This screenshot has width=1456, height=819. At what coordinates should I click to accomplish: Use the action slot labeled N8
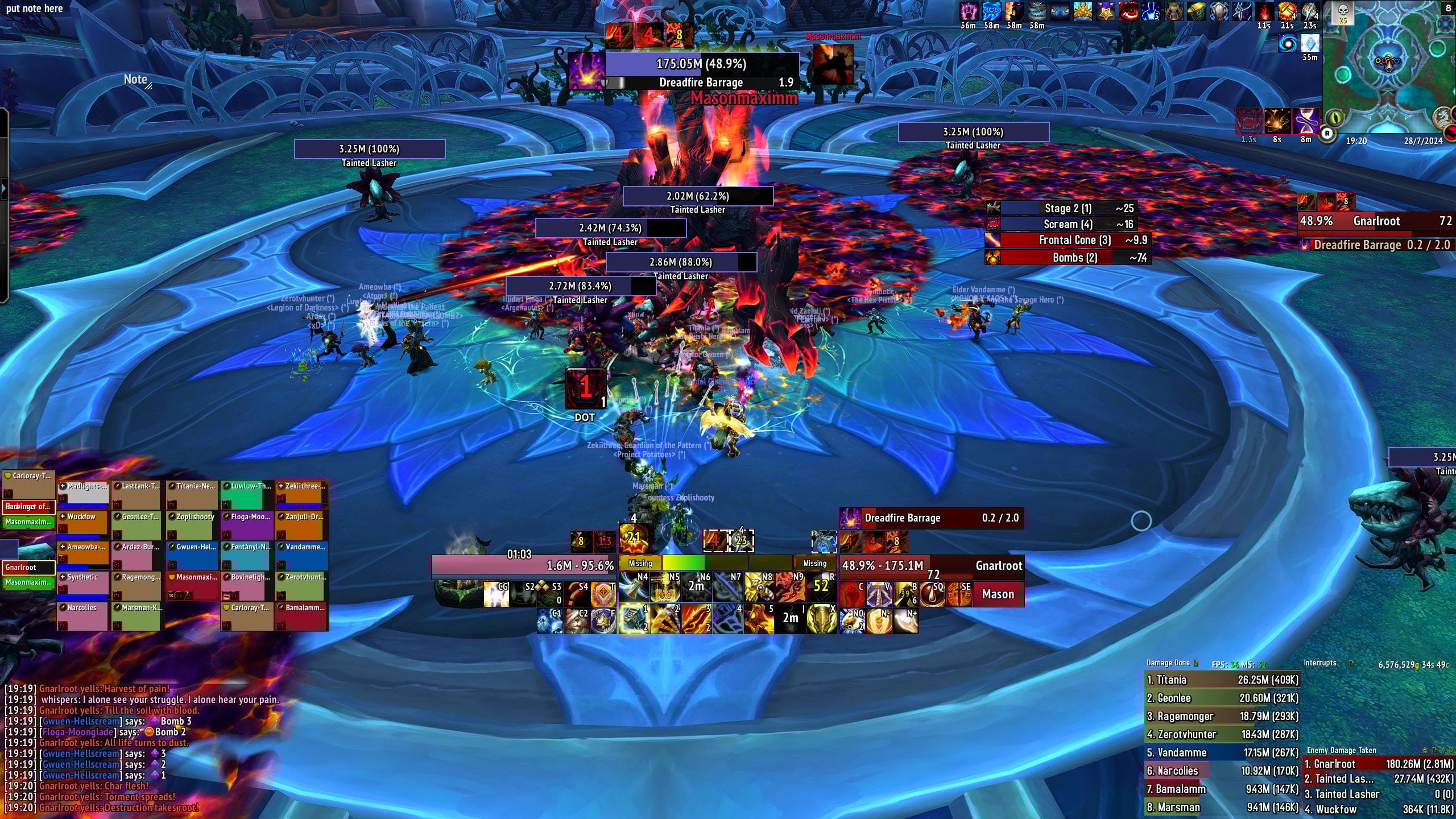[759, 587]
